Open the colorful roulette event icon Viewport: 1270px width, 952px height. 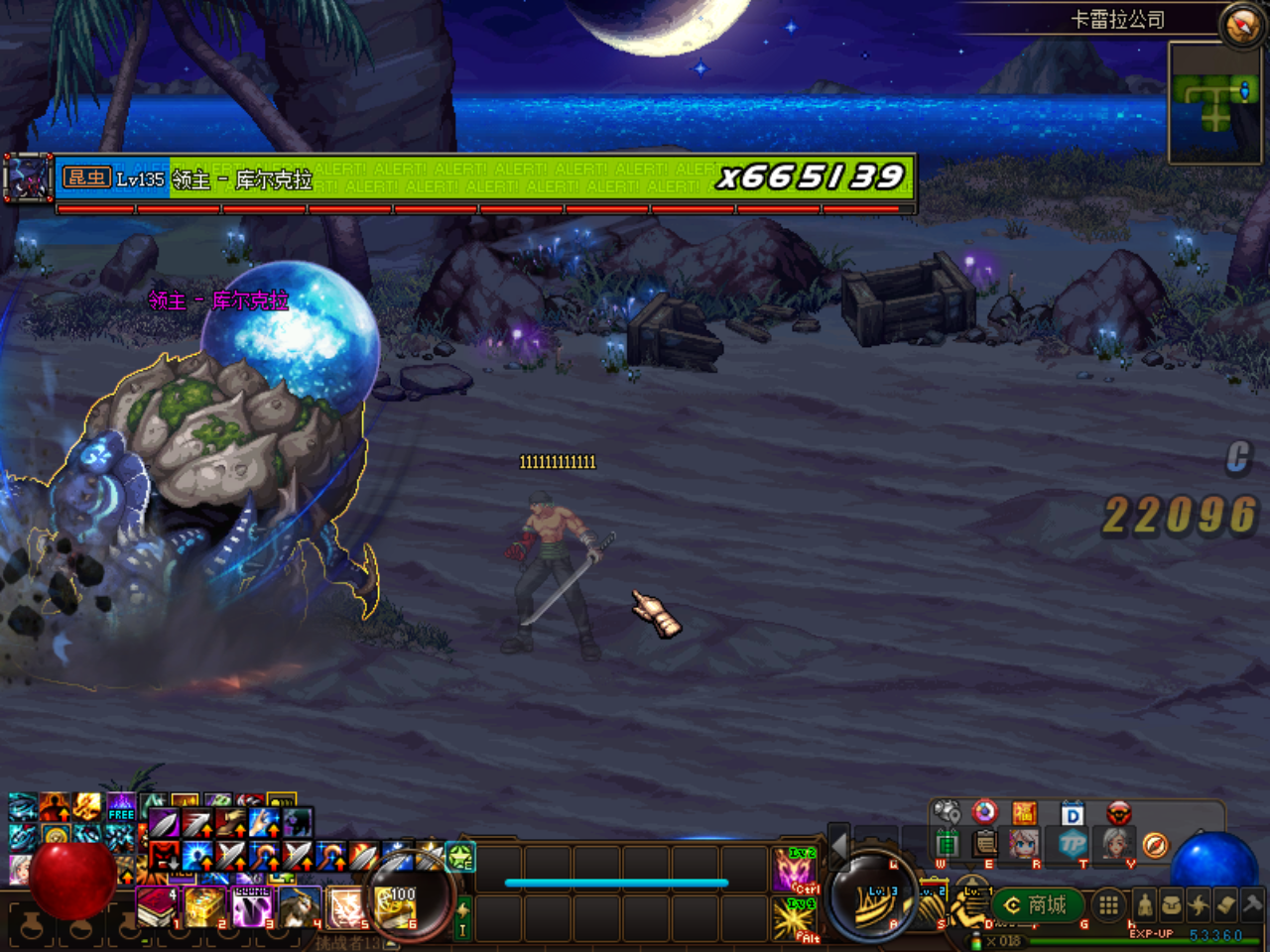pyautogui.click(x=984, y=811)
